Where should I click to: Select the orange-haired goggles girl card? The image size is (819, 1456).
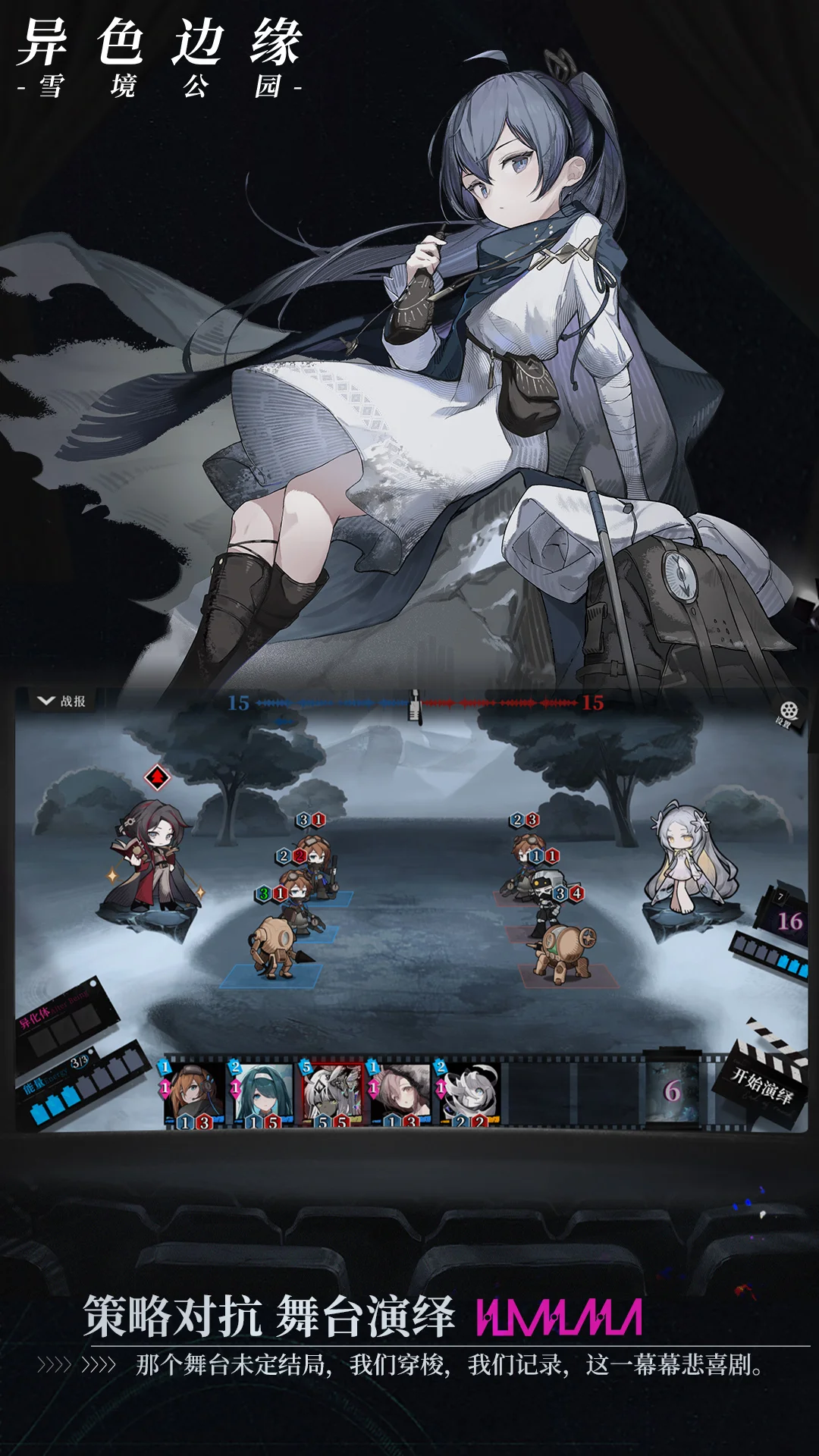[193, 1092]
